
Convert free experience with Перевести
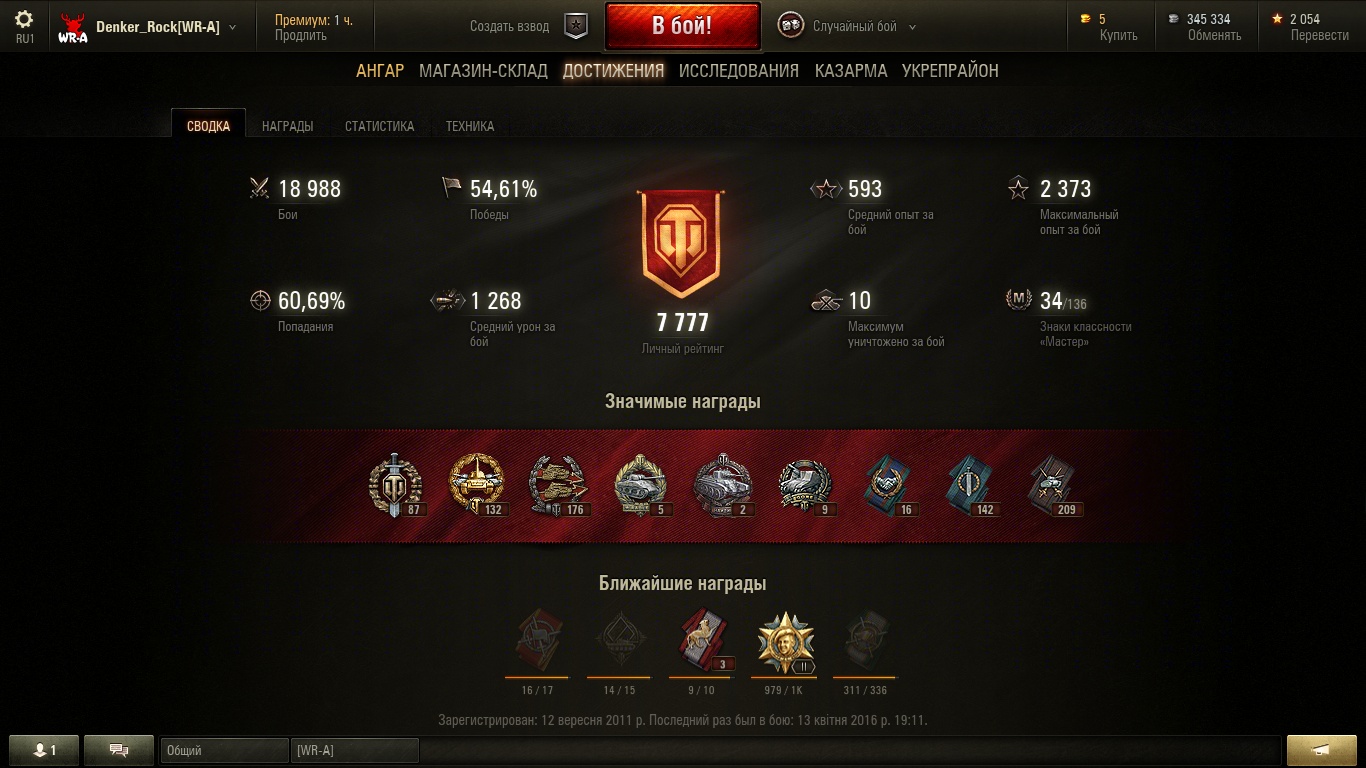click(1319, 35)
